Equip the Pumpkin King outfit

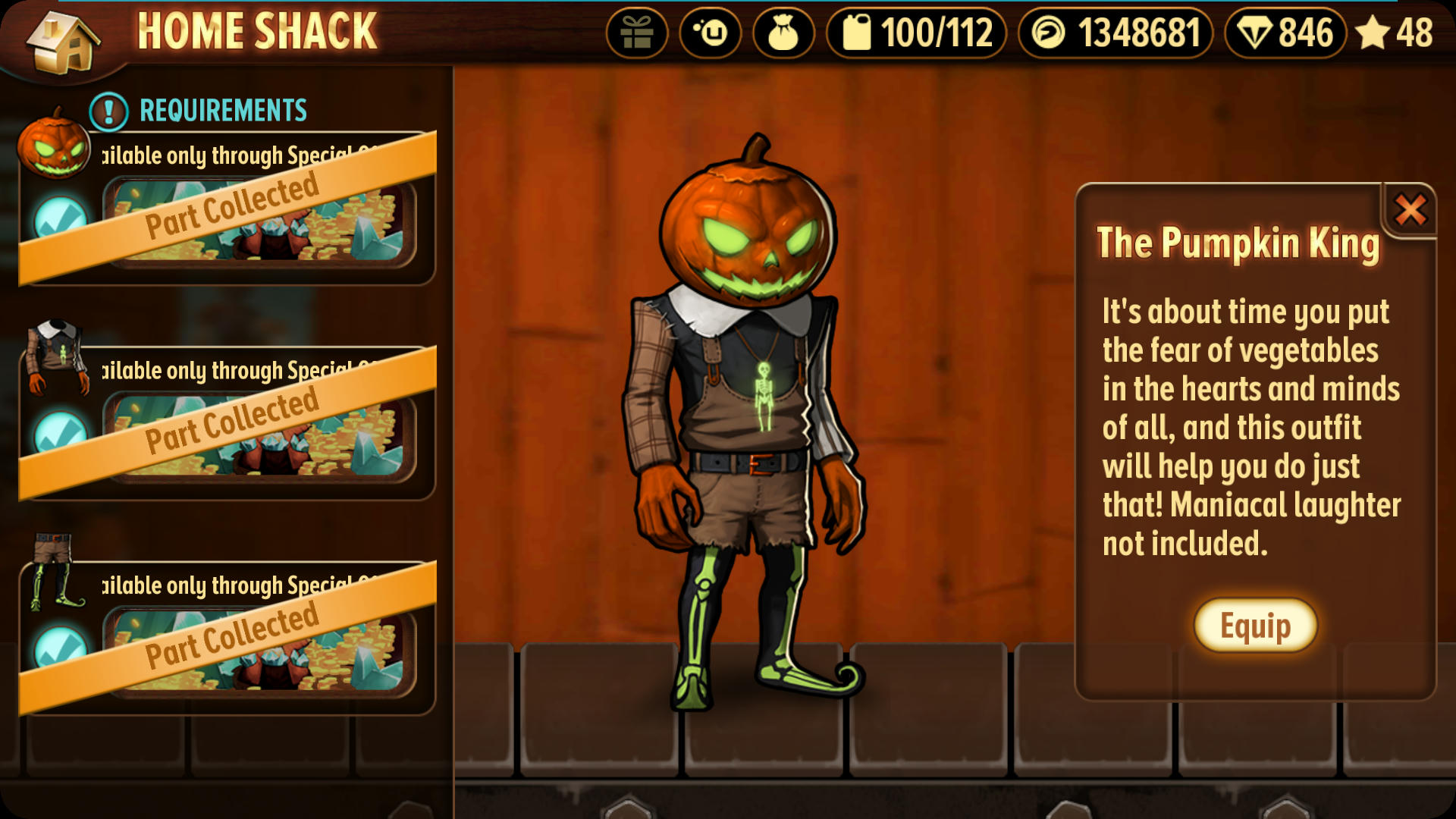click(x=1255, y=626)
